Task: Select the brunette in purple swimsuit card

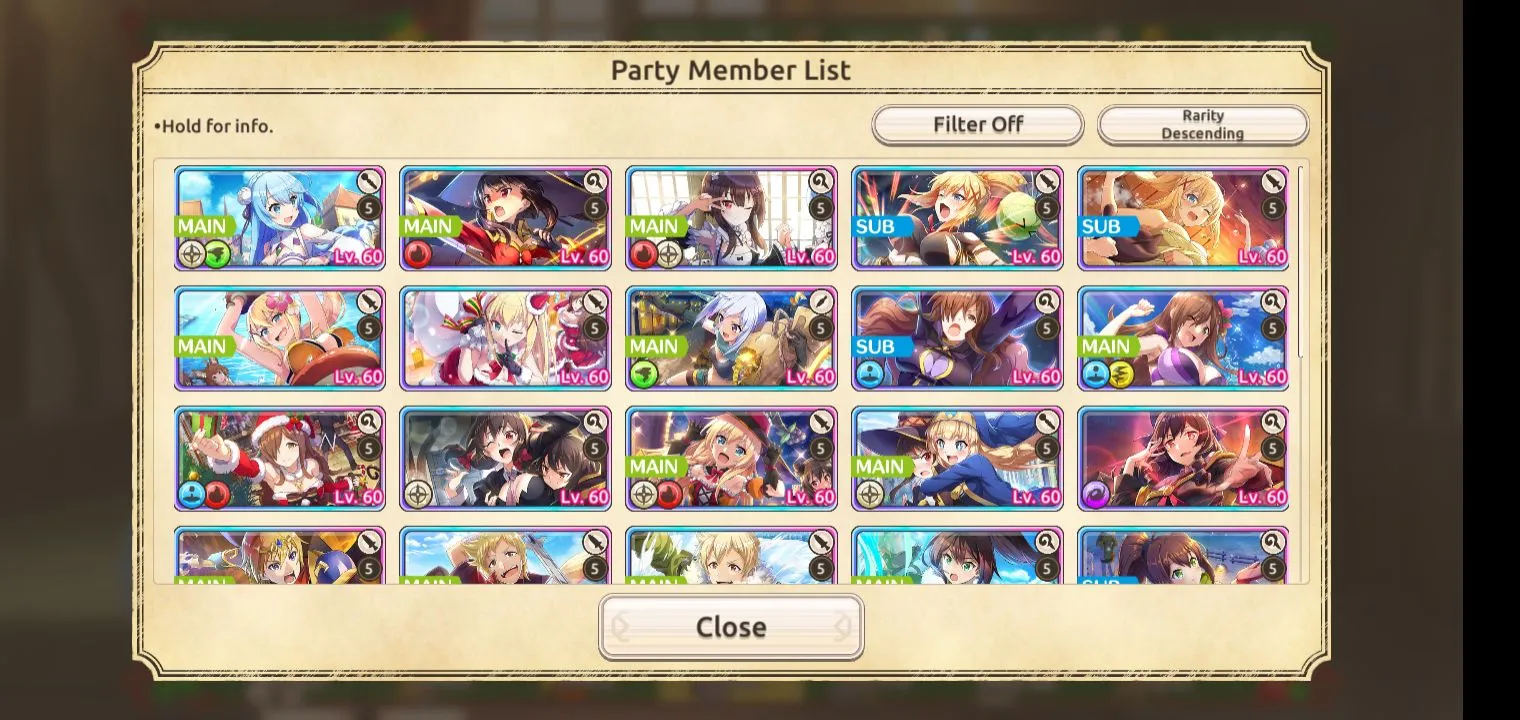Action: pyautogui.click(x=1183, y=338)
